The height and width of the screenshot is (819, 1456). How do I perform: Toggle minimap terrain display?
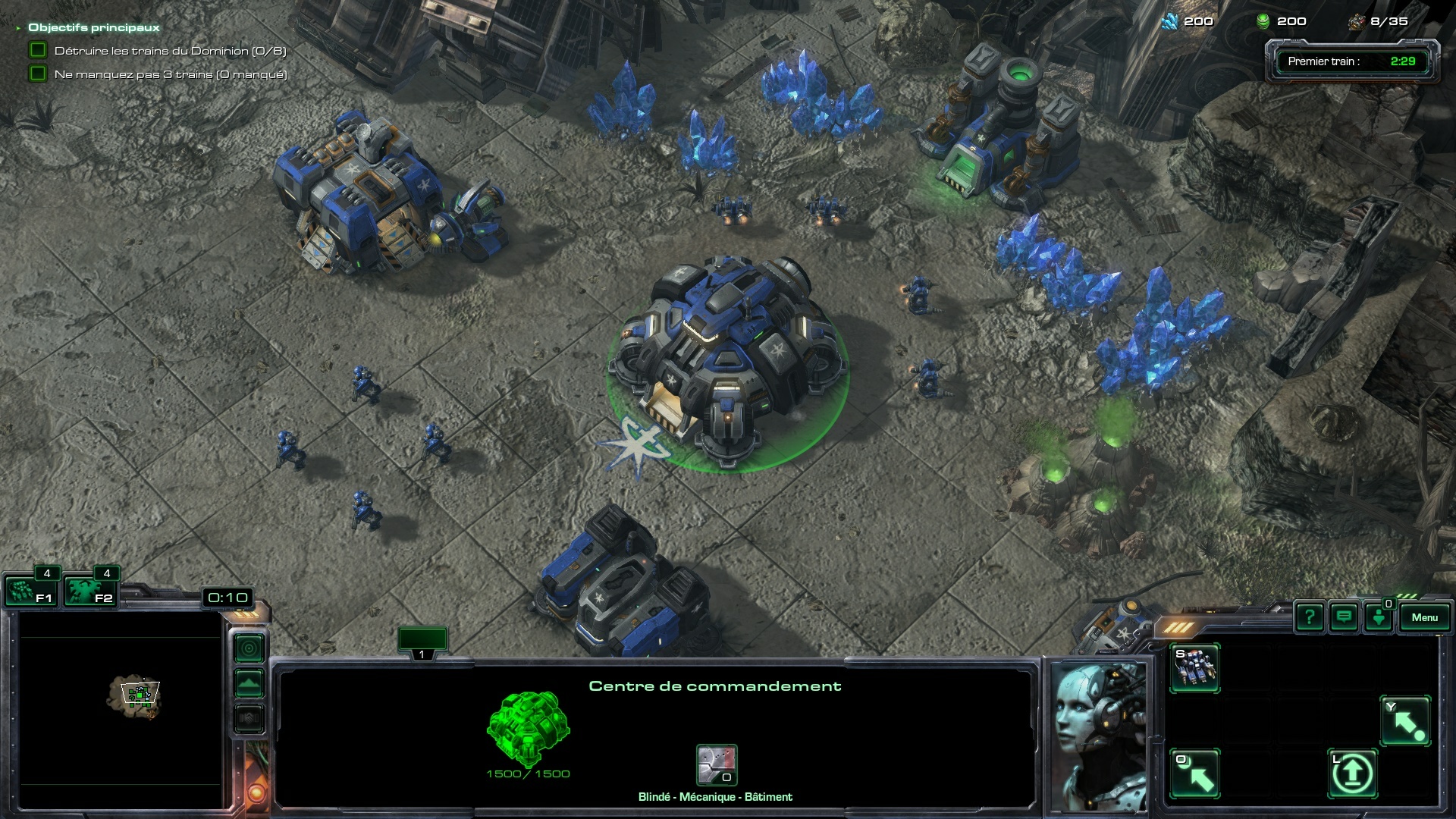(249, 683)
